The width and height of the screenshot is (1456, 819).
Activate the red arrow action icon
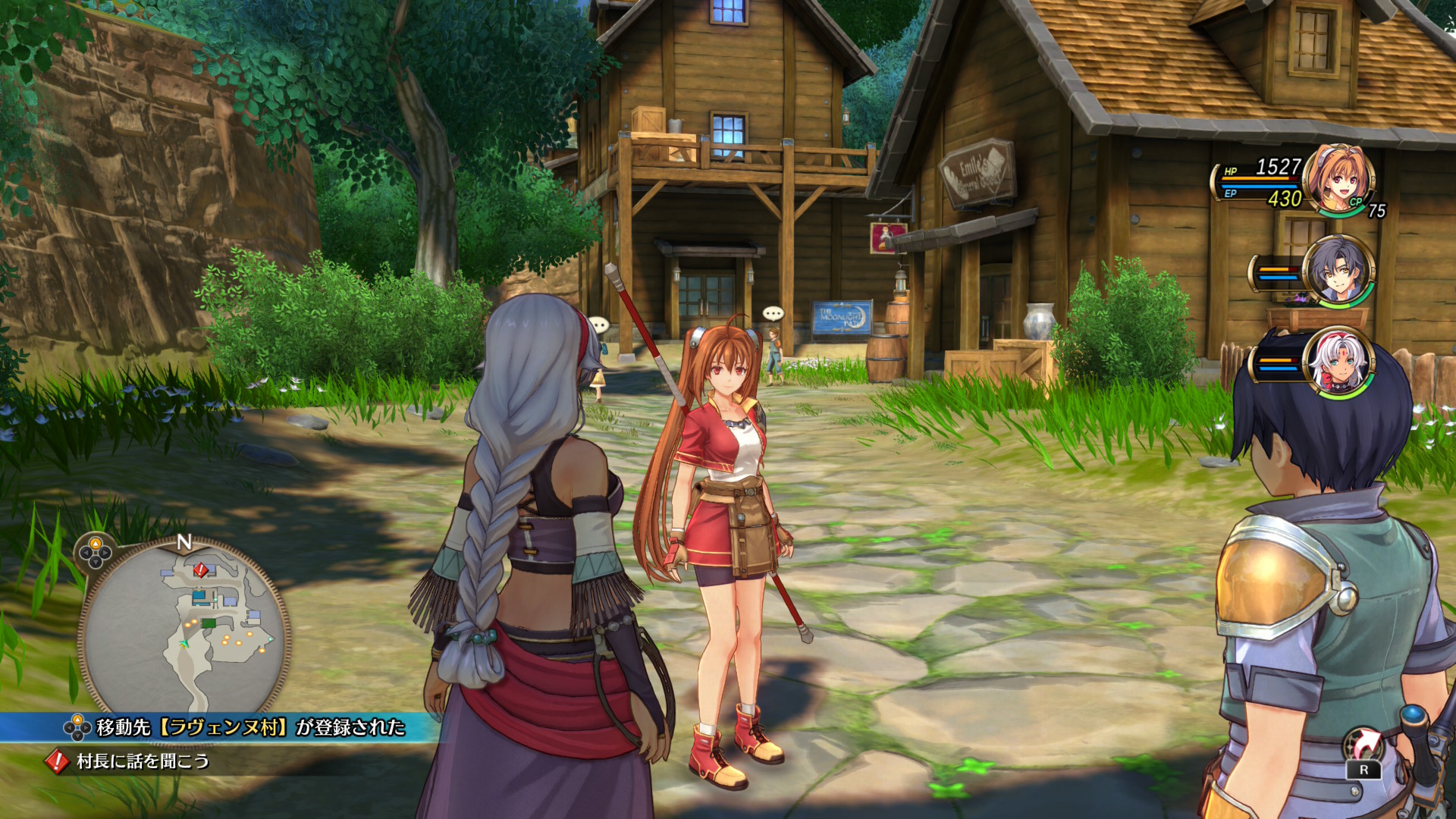point(1363,746)
